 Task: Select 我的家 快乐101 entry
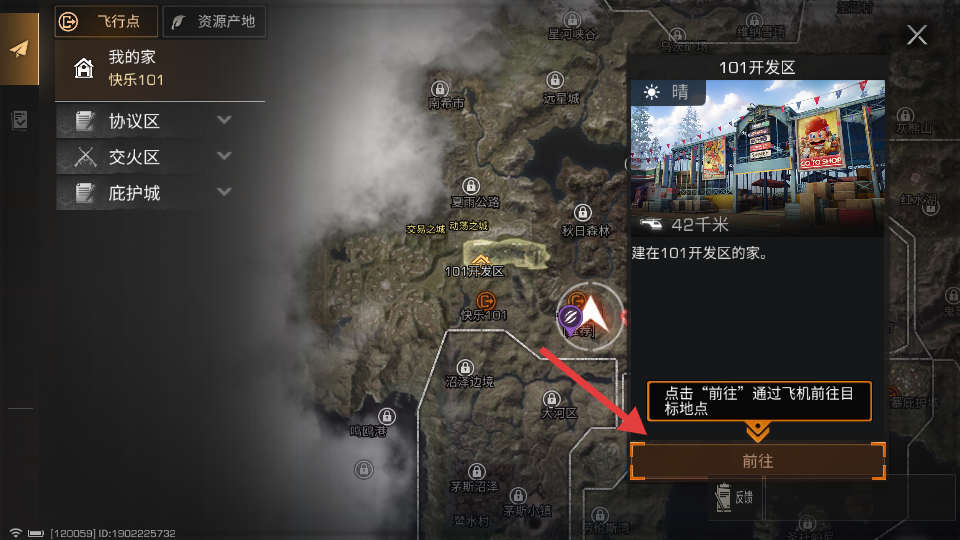160,68
